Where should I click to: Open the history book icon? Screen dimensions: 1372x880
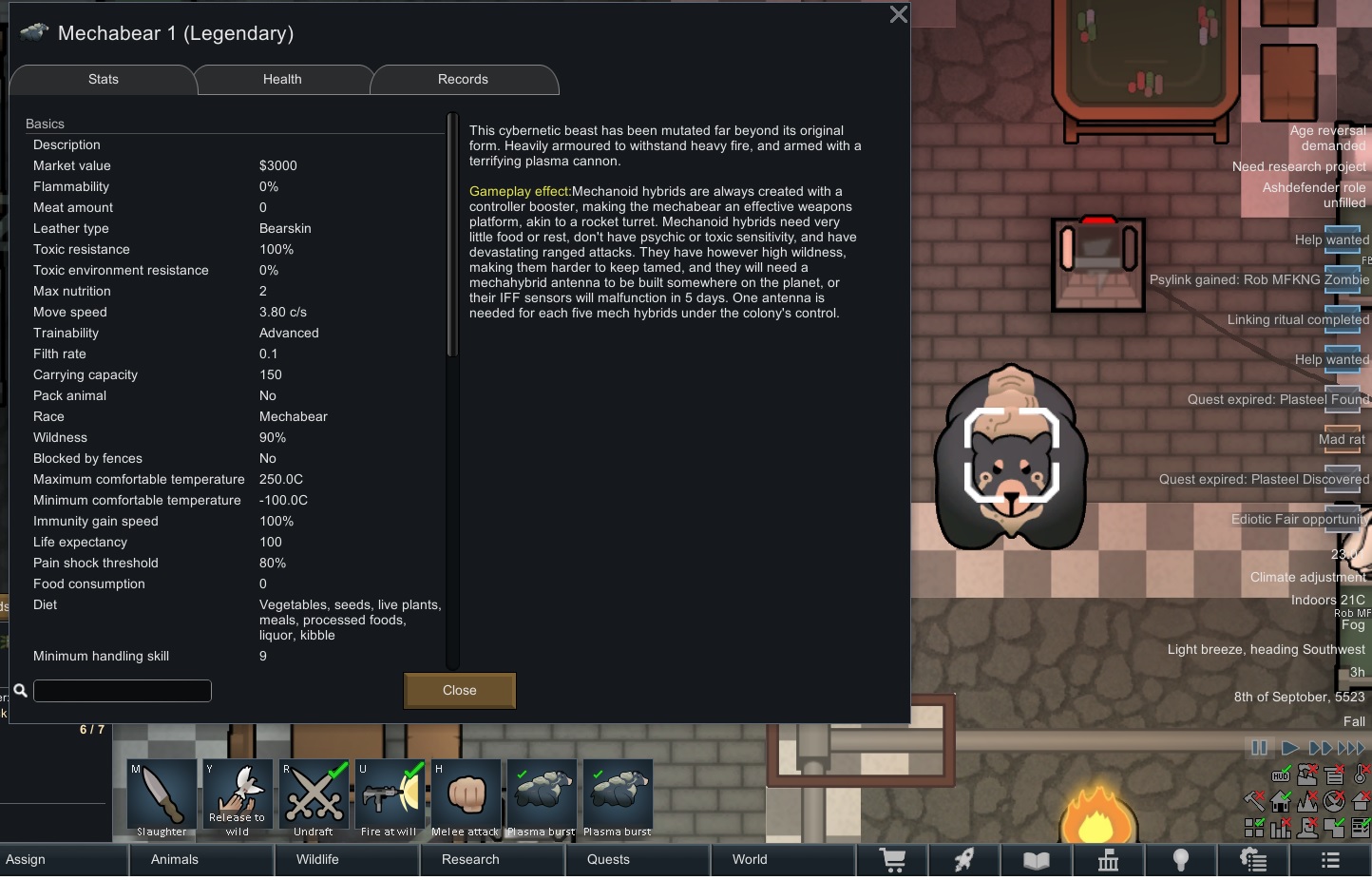(x=1037, y=860)
